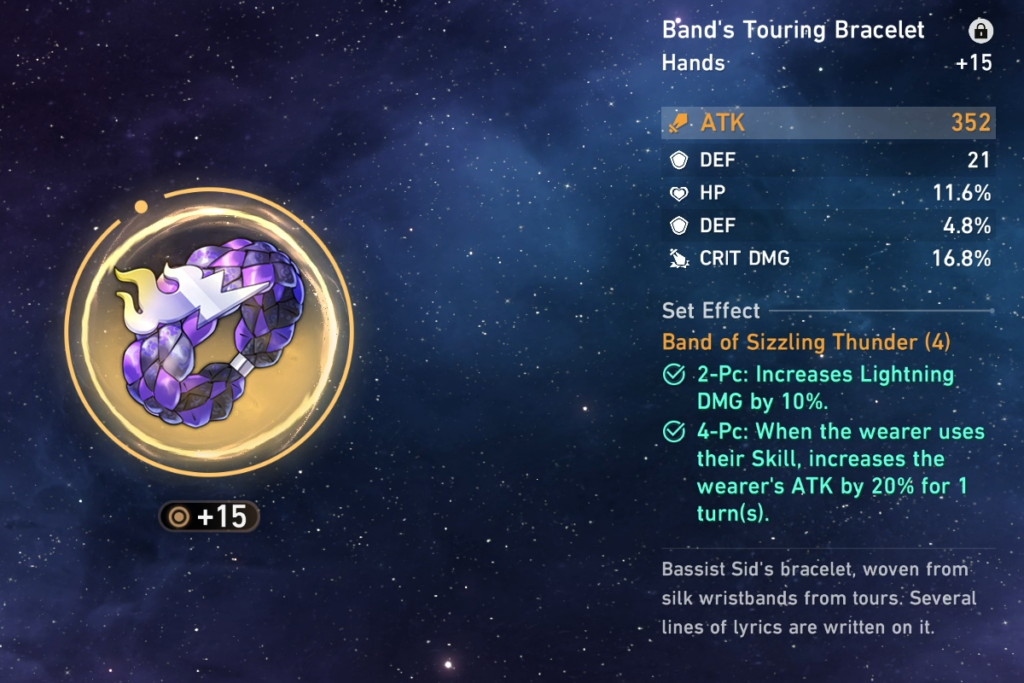Toggle the lock icon for Band's Touring Bracelet

[980, 31]
